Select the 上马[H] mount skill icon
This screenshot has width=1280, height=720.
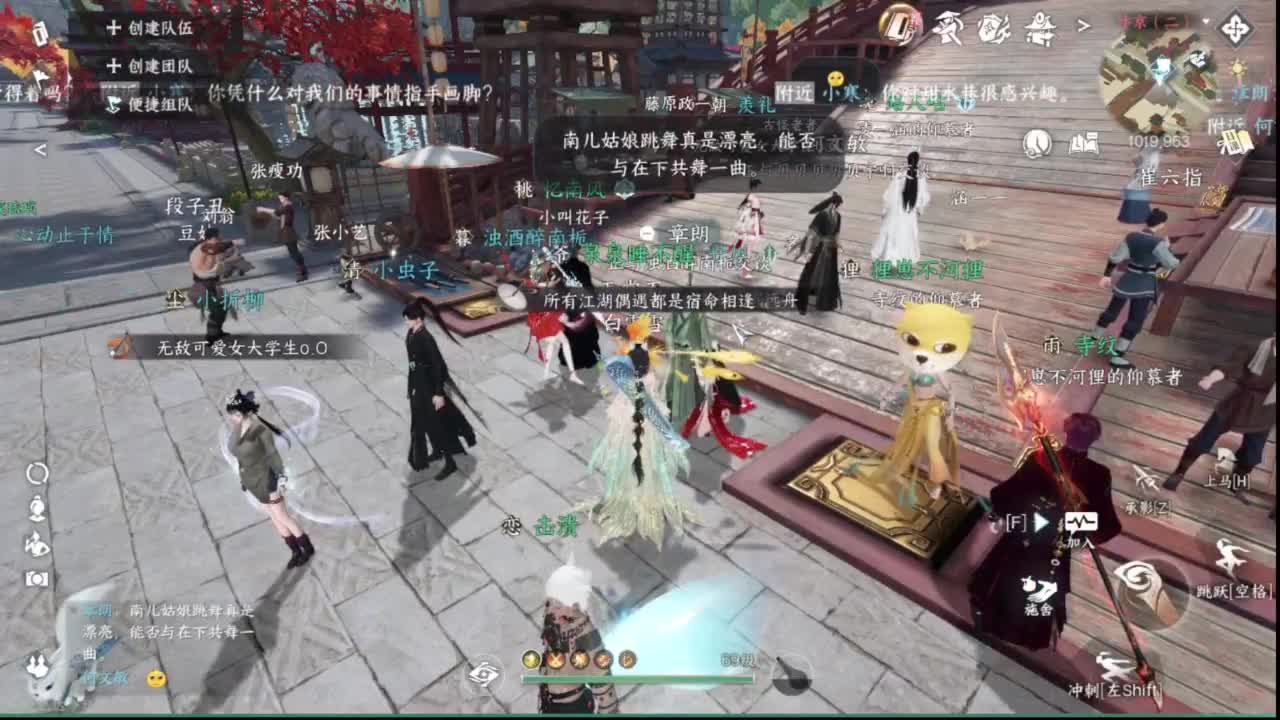coord(1227,462)
